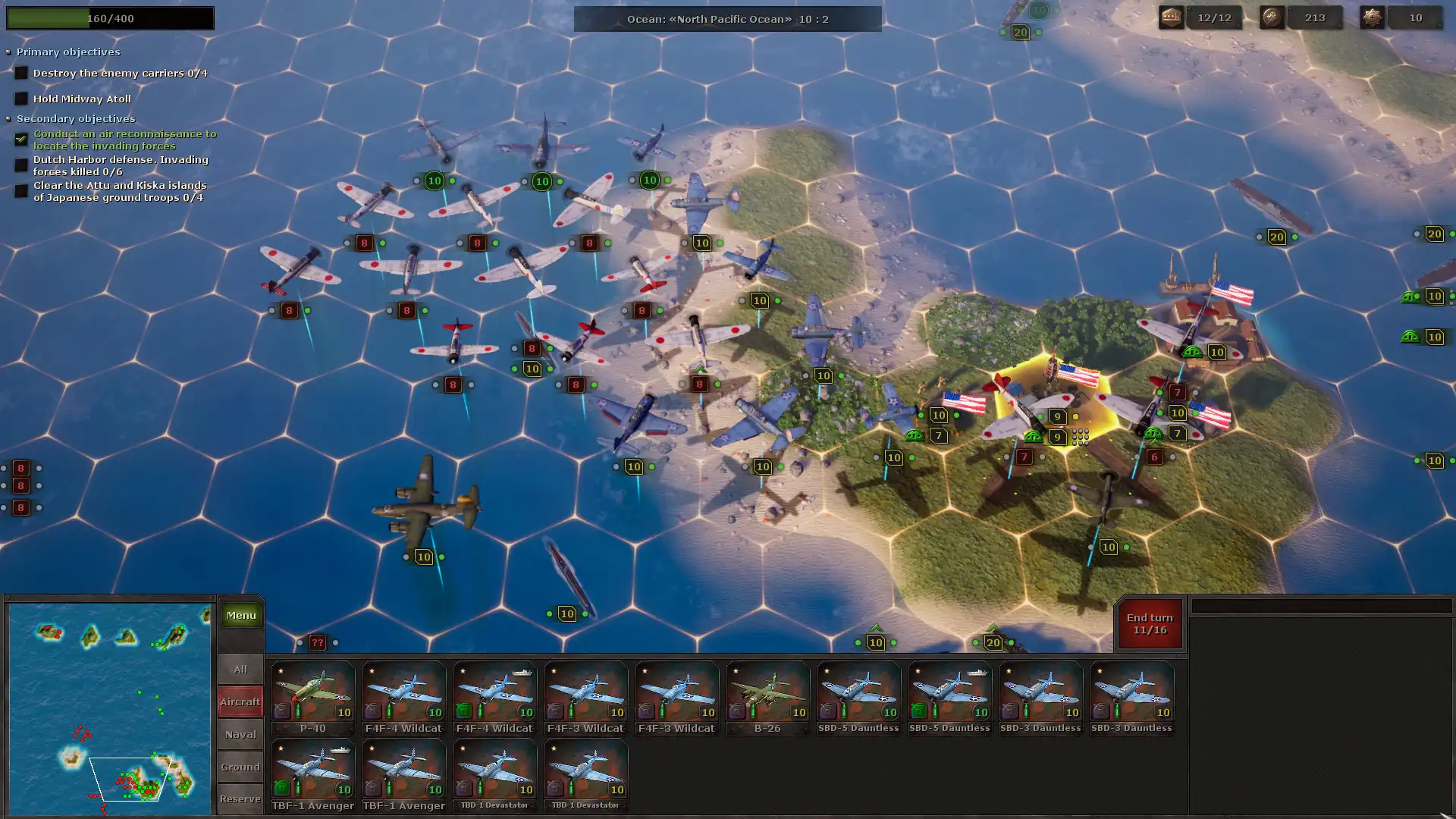Collapse the Secondary objectives section
This screenshot has height=819, width=1456.
[x=9, y=119]
